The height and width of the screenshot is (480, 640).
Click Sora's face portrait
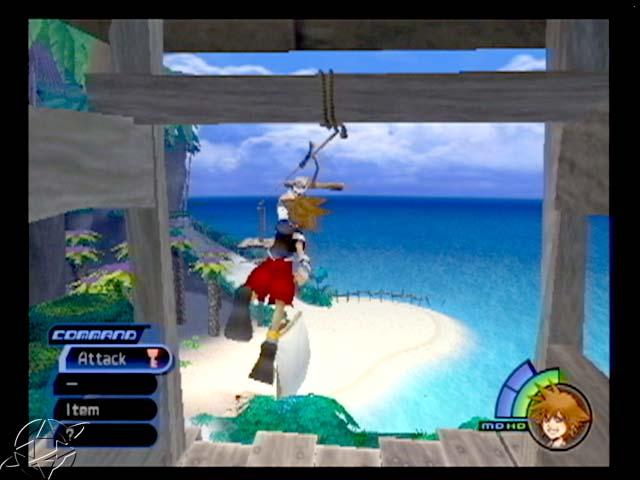coord(559,415)
